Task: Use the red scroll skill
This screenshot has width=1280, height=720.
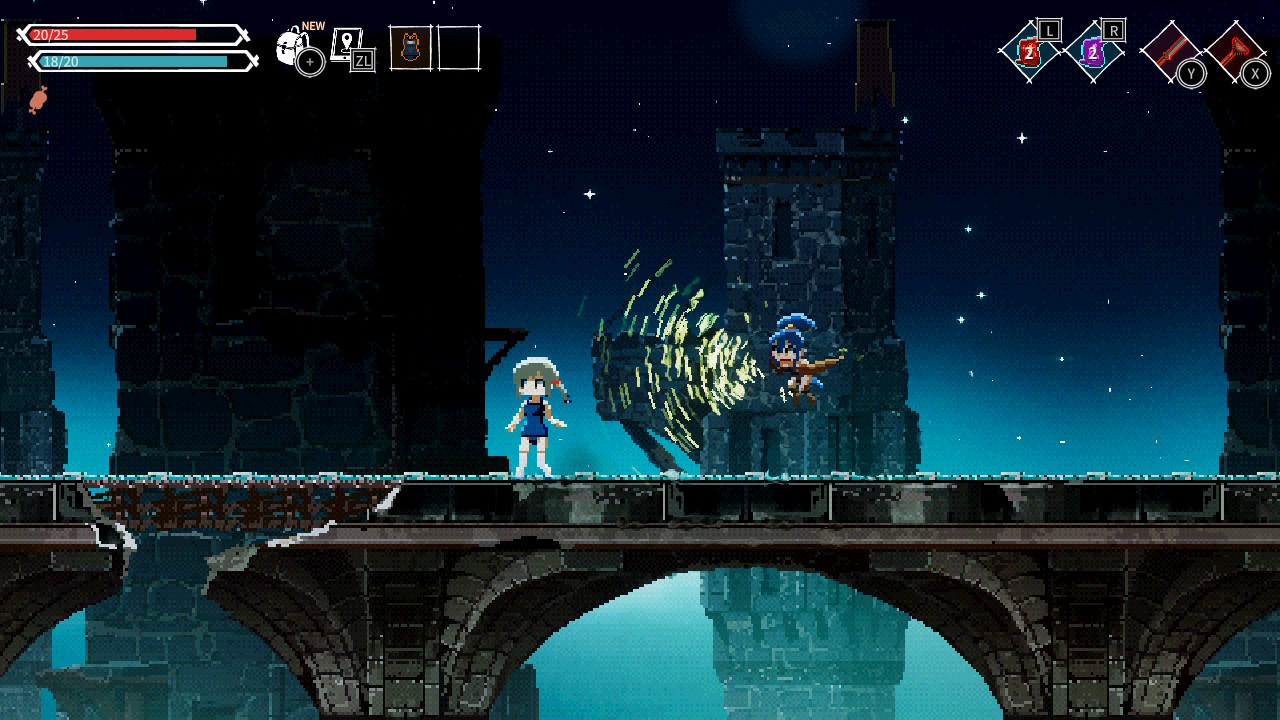Action: point(1029,52)
